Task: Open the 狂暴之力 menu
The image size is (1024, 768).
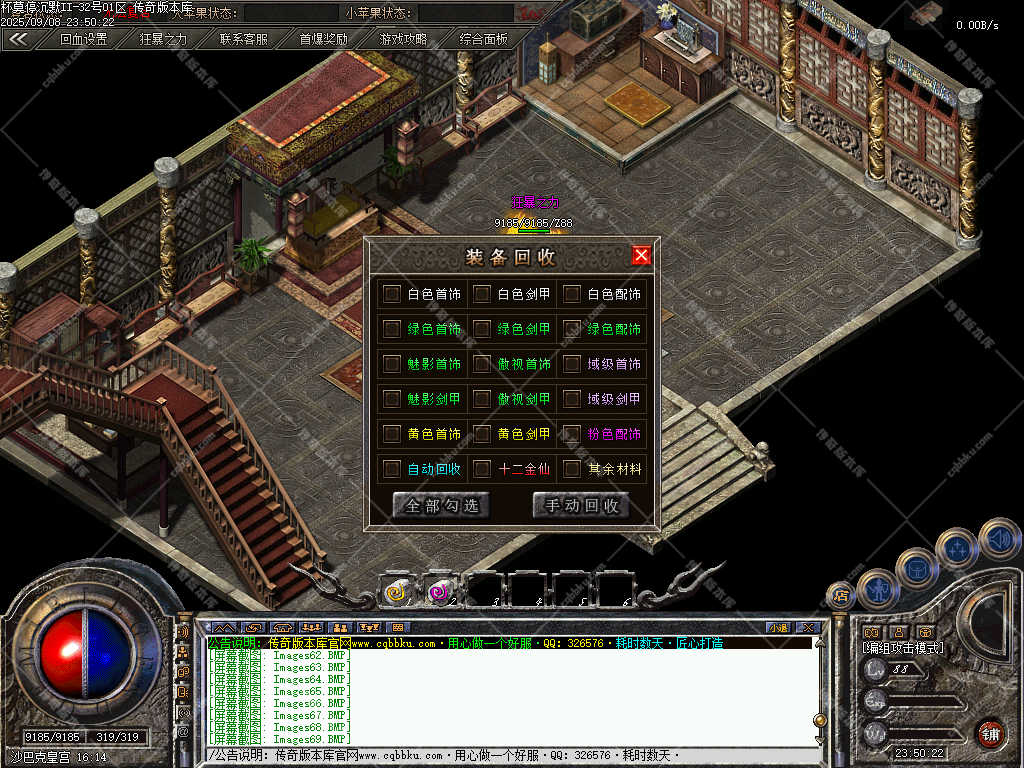Action: (x=163, y=40)
